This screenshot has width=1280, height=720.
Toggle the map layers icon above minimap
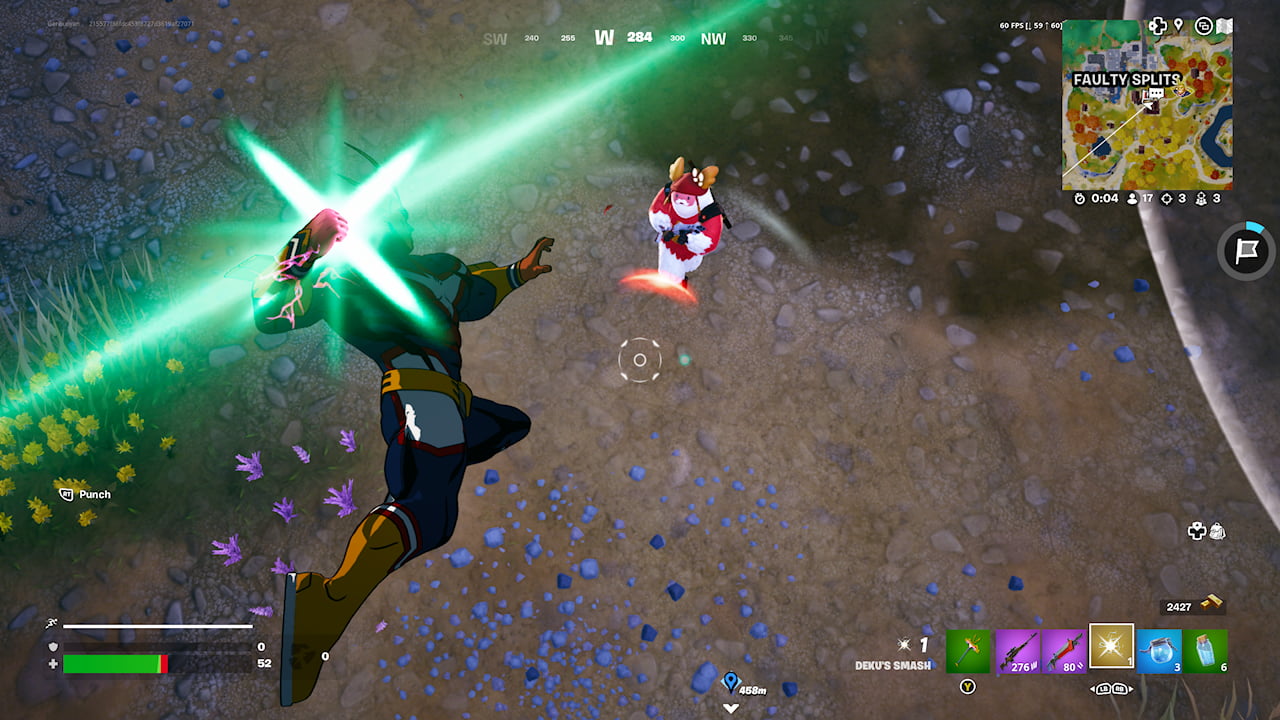(1204, 25)
